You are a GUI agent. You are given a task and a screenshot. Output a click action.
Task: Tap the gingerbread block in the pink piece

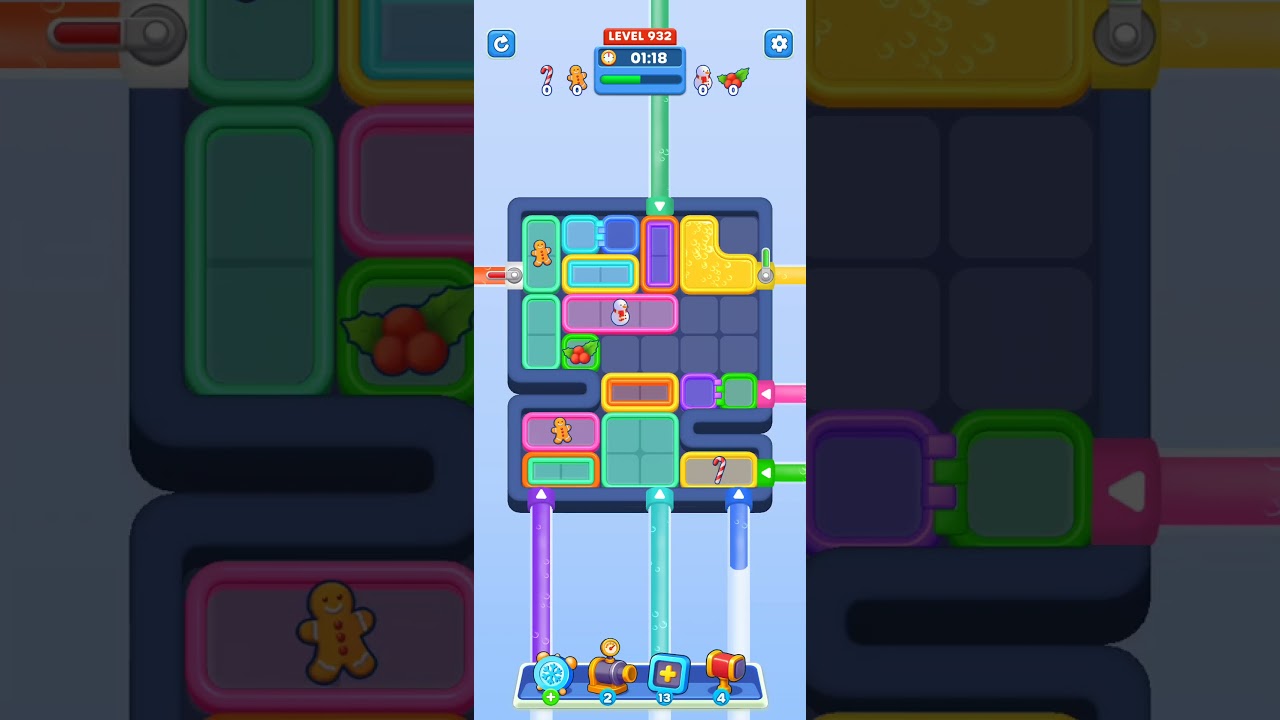tap(560, 432)
